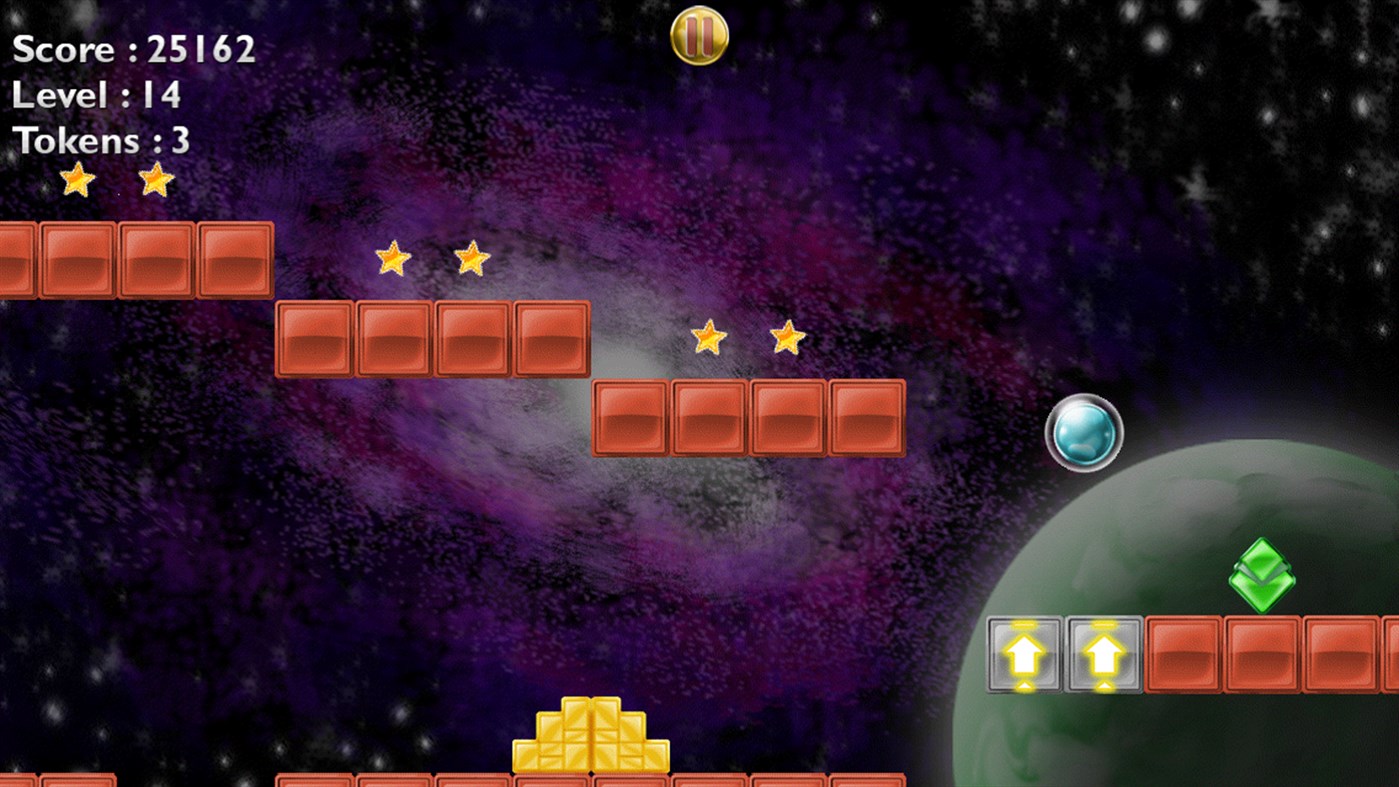Click the Score : 25162 label
This screenshot has width=1399, height=787.
133,48
